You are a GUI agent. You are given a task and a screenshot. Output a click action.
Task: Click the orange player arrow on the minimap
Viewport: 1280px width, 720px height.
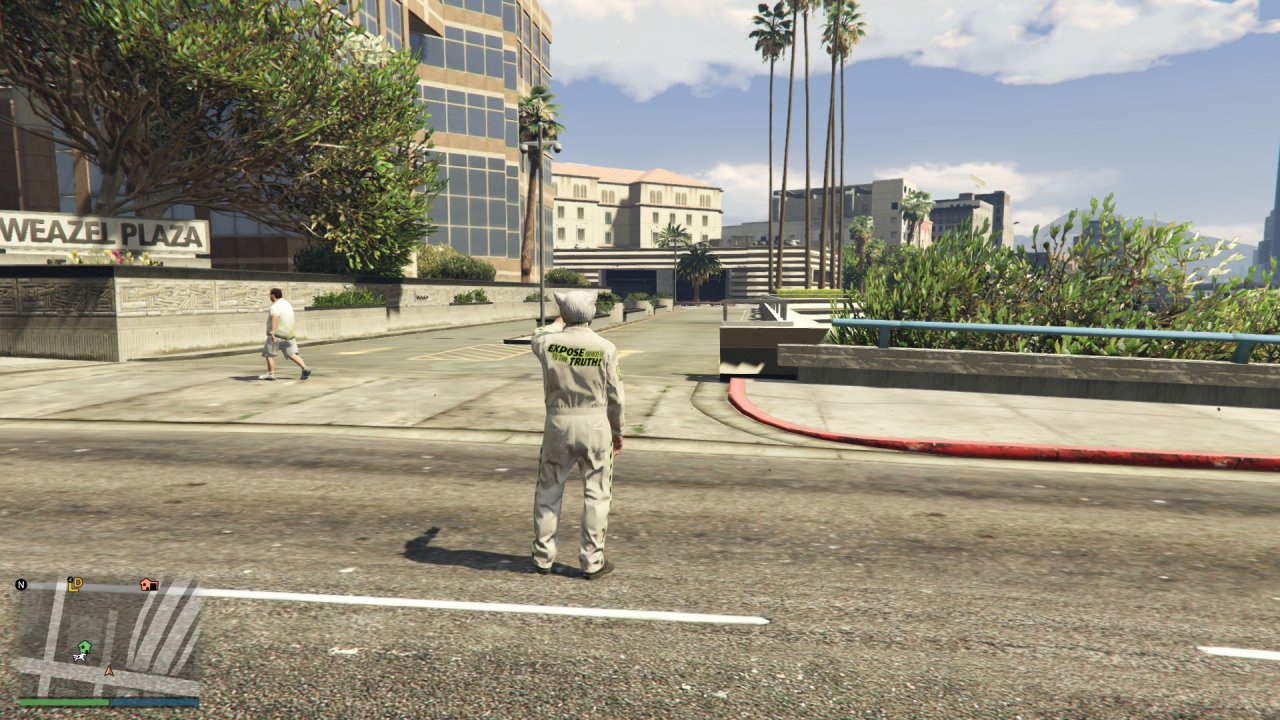109,670
